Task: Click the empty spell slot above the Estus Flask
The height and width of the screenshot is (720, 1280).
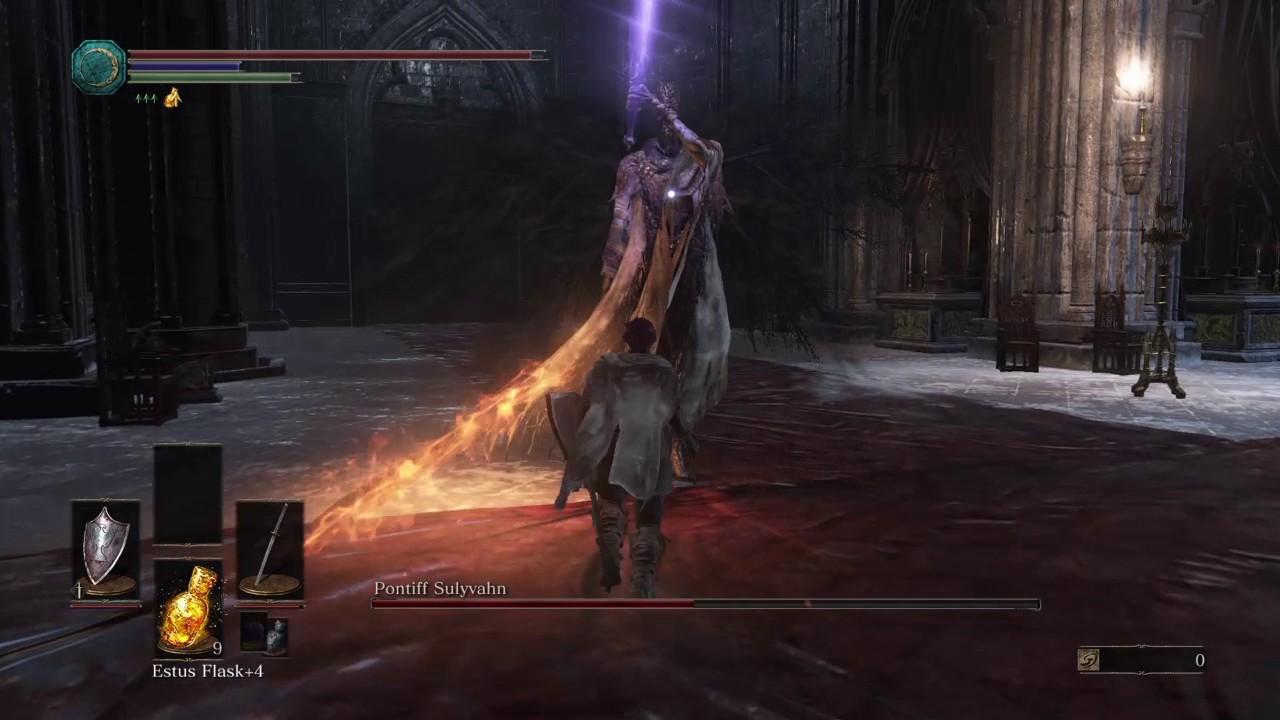Action: pos(188,494)
